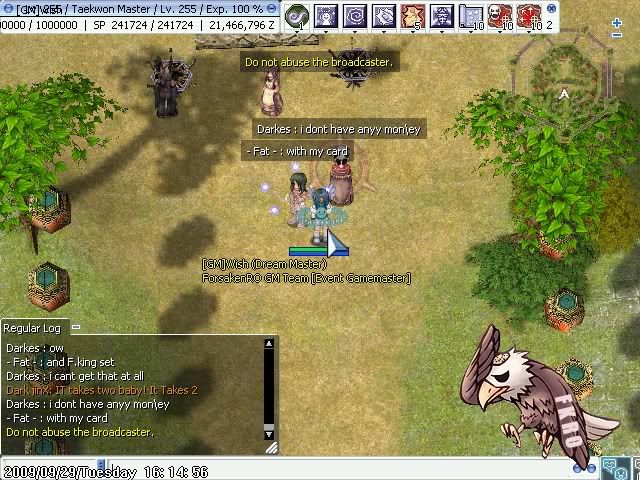Select the red-cross face hotbar skill
The width and height of the screenshot is (640, 480).
[529, 15]
